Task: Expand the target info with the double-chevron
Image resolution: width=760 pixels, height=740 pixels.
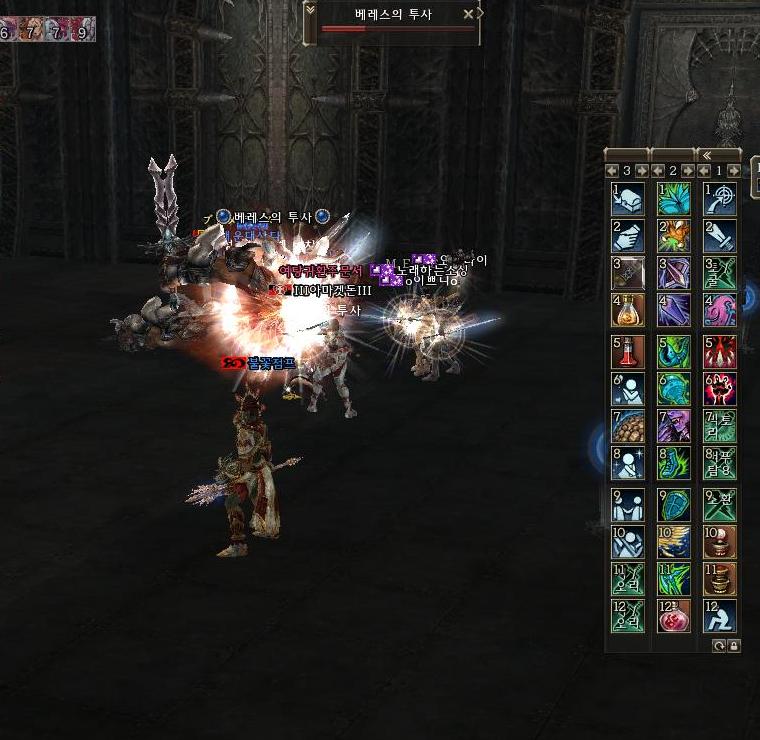Action: 310,11
